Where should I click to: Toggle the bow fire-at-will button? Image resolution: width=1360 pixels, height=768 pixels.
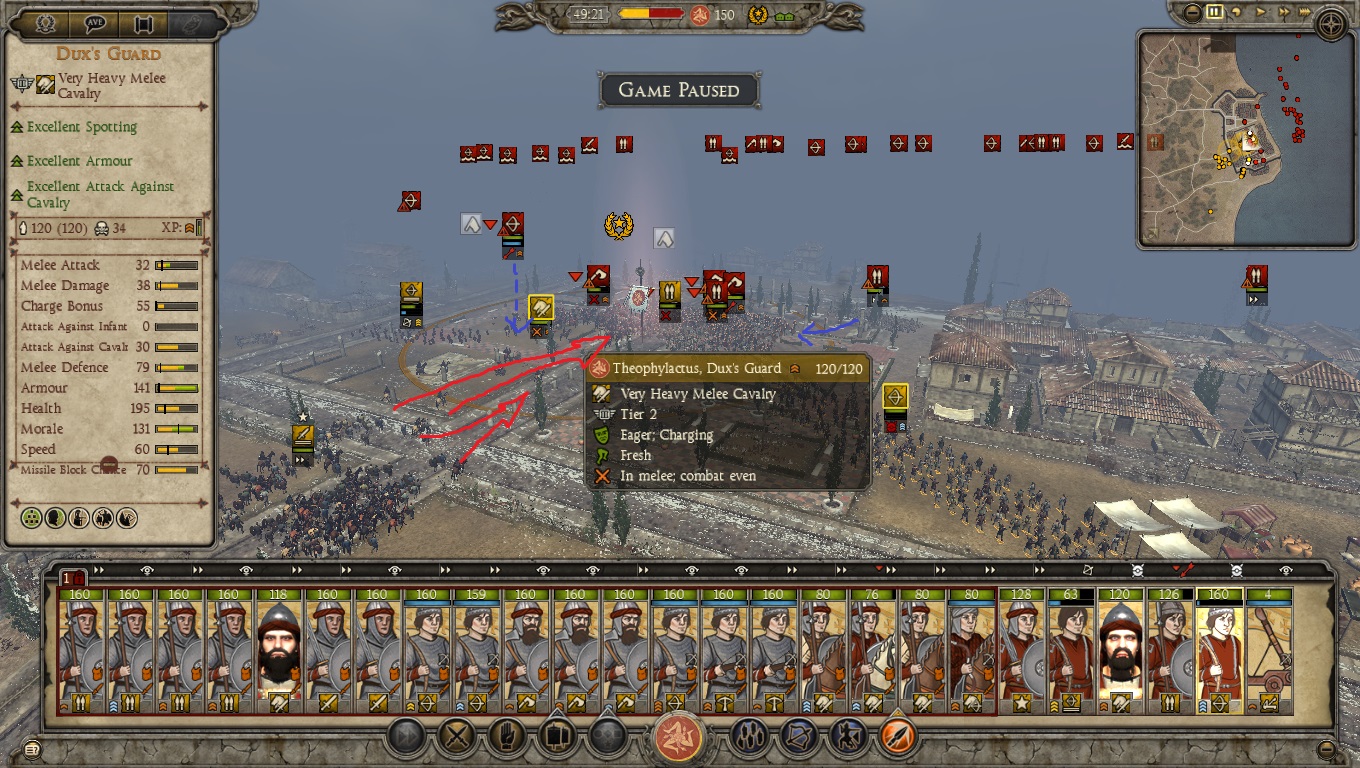pos(800,739)
